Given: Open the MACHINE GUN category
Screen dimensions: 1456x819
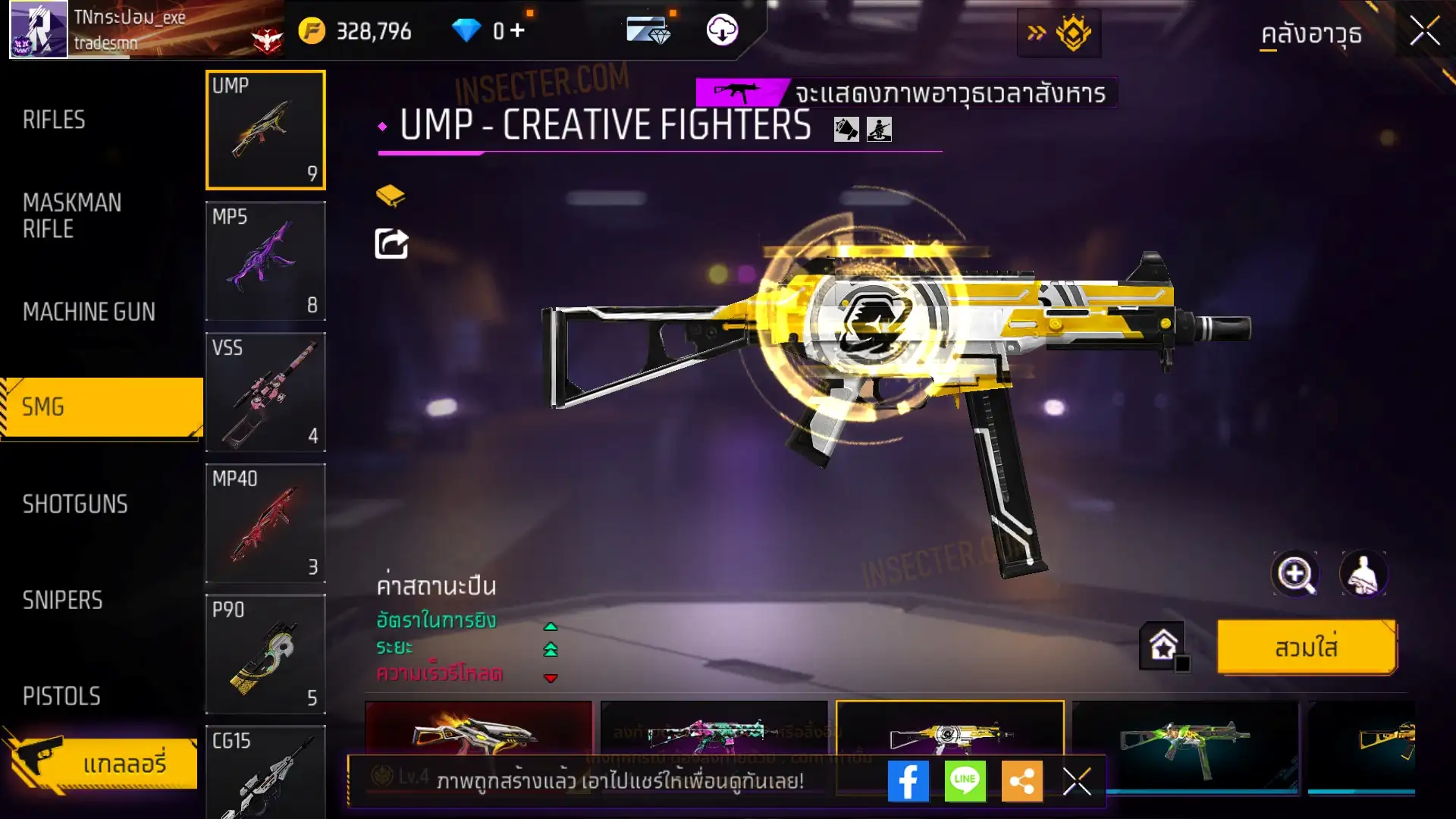Looking at the screenshot, I should [x=89, y=312].
